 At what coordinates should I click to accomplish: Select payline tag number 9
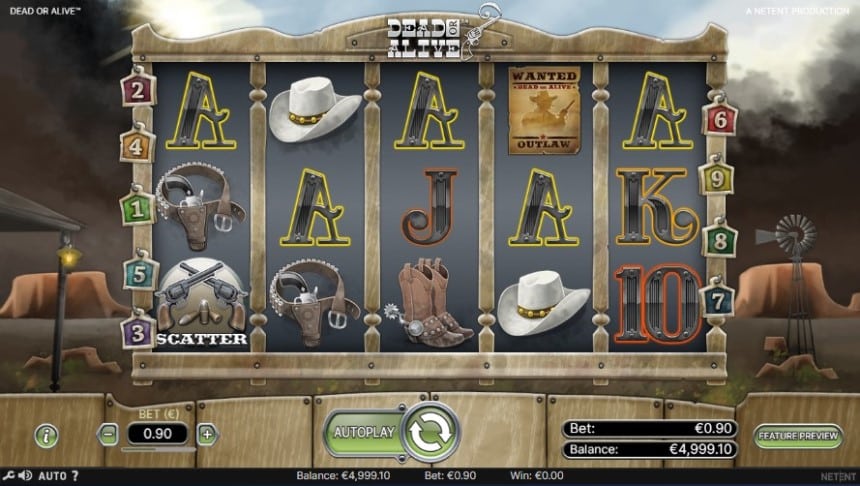[716, 178]
